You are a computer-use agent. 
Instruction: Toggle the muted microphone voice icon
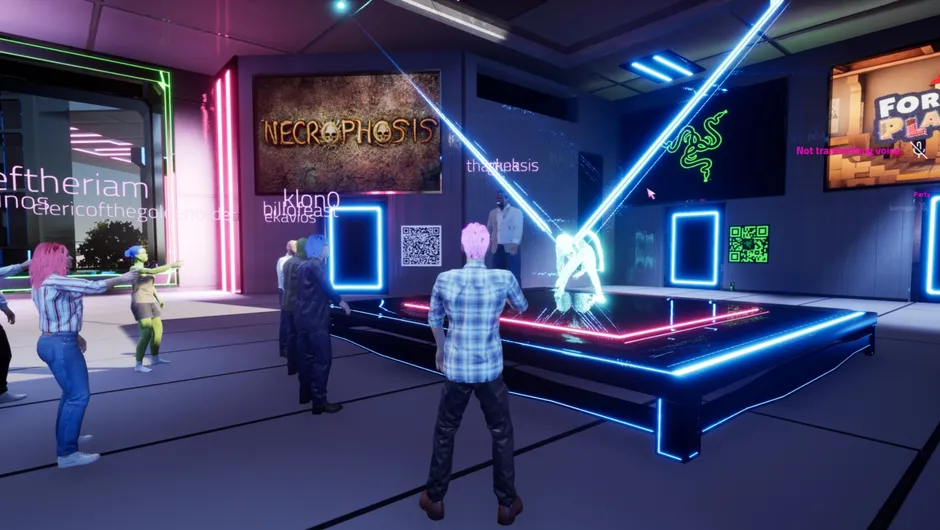click(919, 150)
